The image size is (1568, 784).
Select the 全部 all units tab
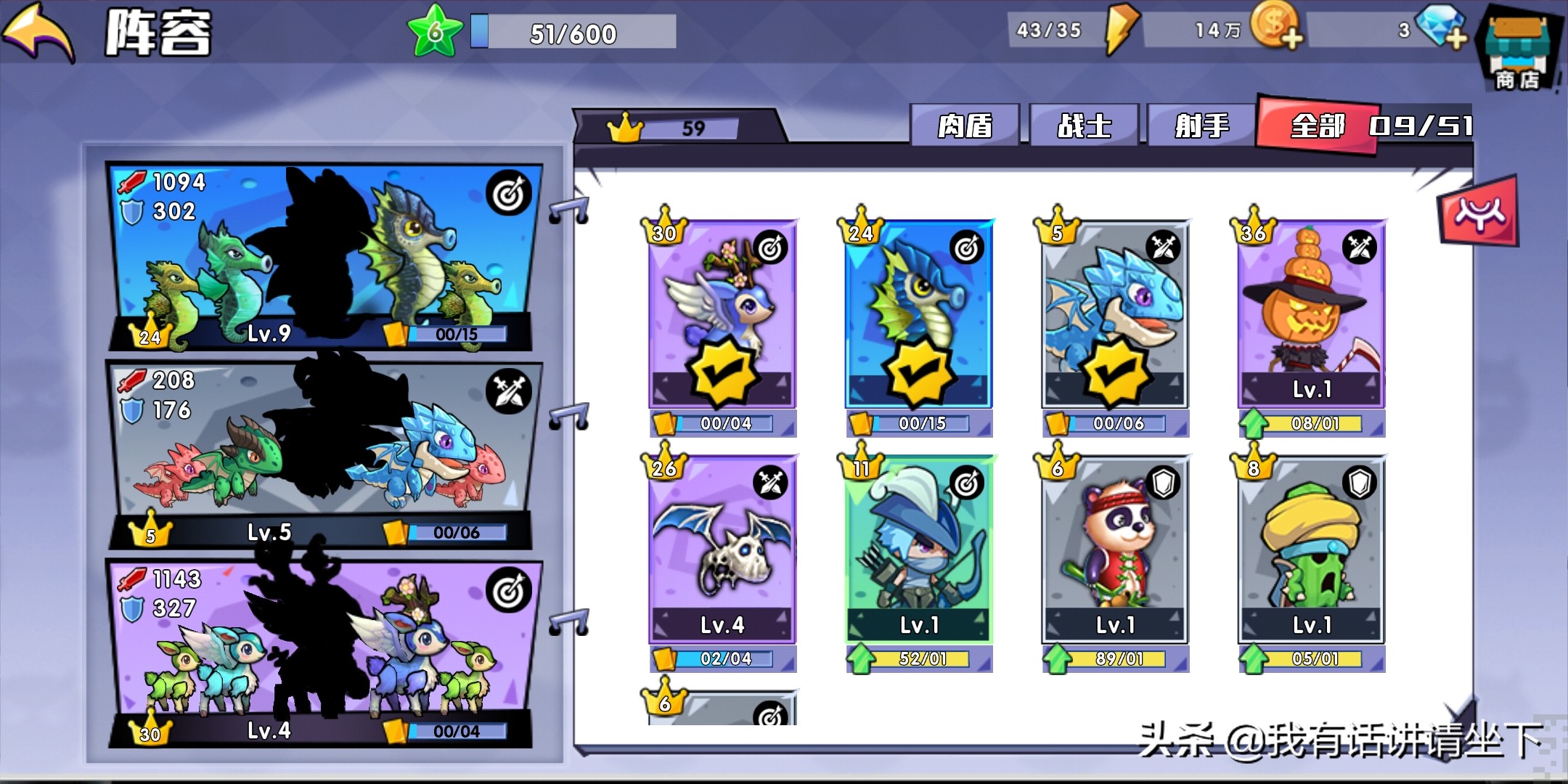tap(1318, 126)
